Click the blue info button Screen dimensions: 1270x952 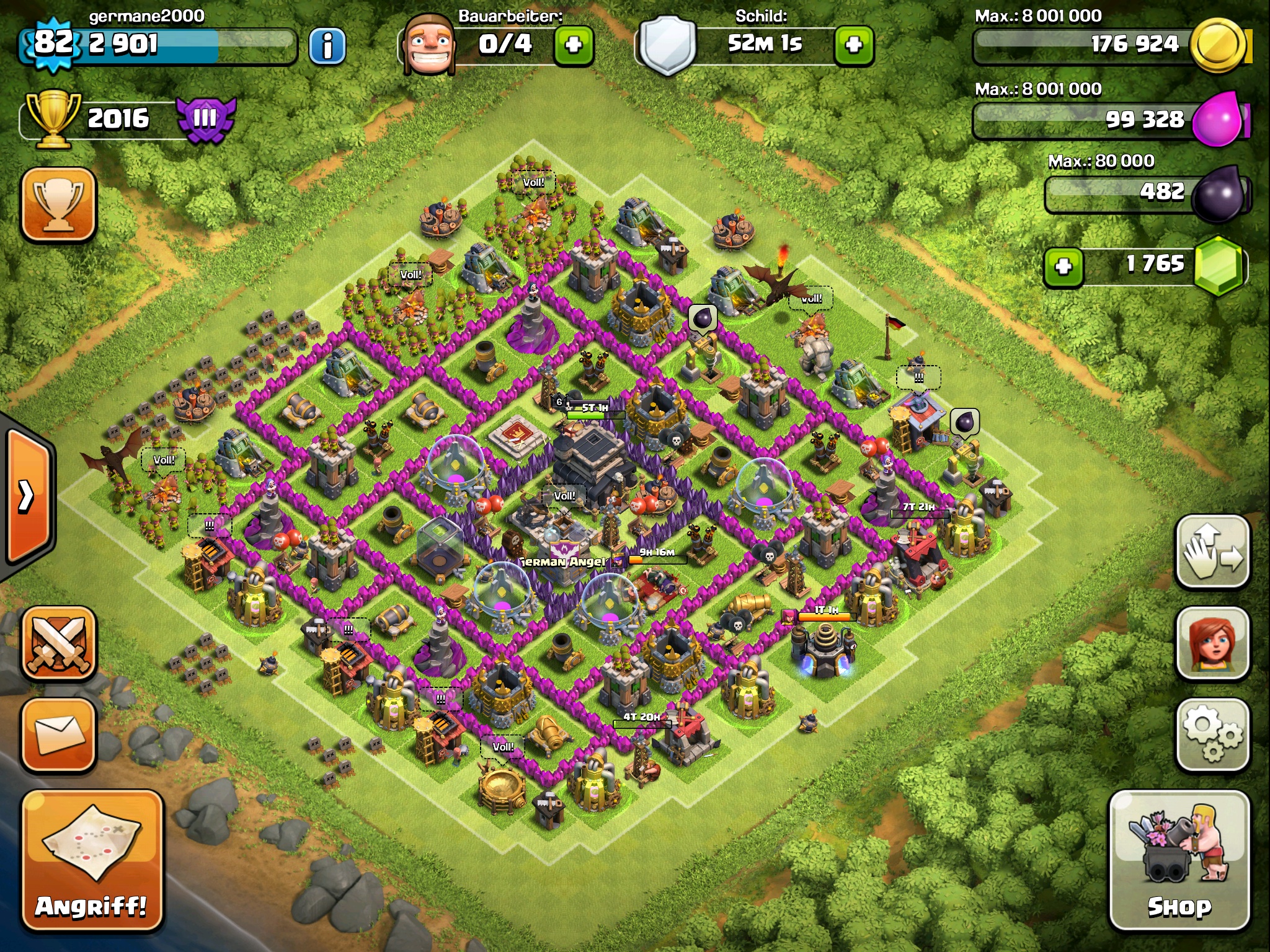(327, 45)
